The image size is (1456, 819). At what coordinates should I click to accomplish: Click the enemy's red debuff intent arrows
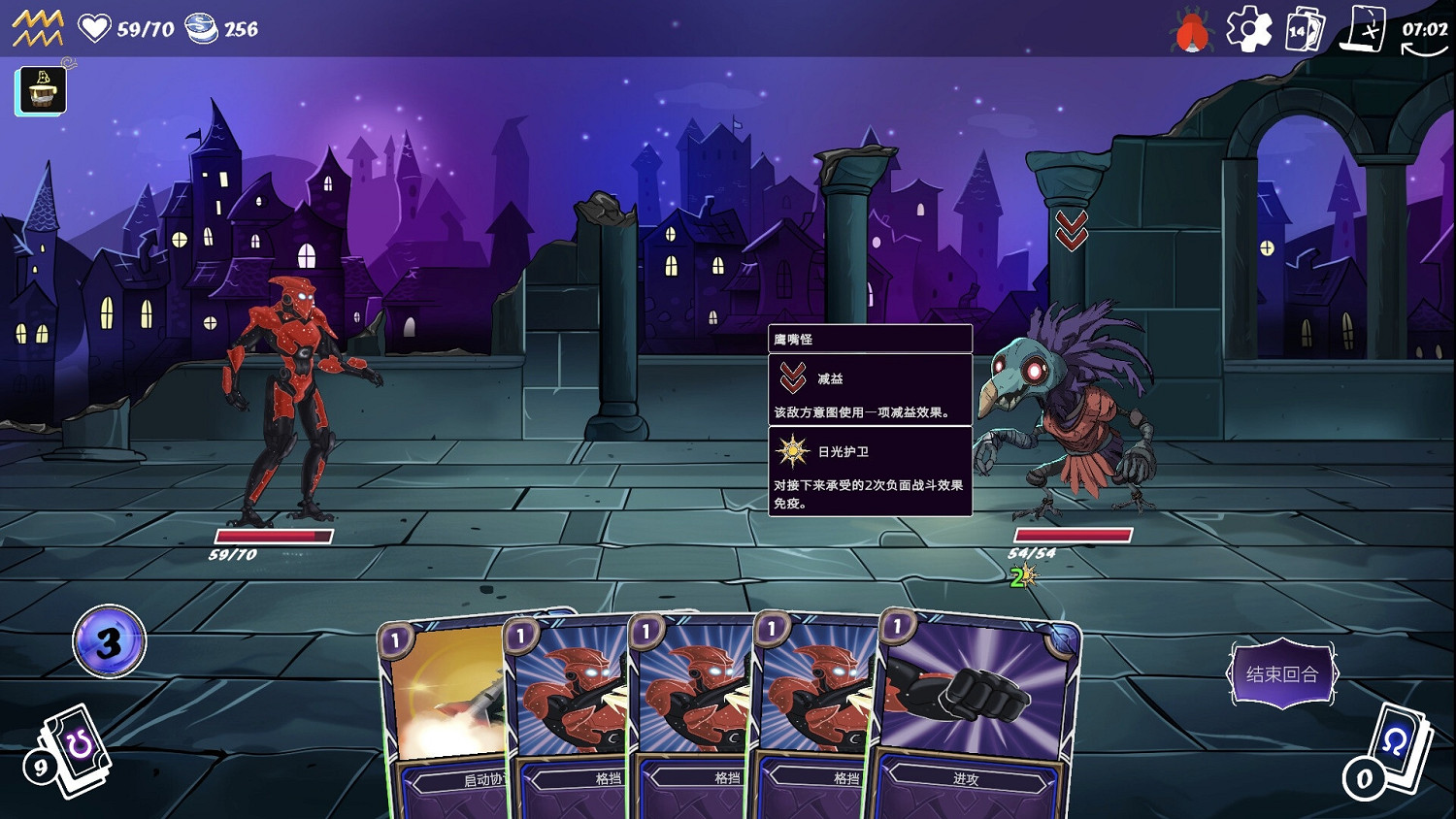(x=1072, y=229)
